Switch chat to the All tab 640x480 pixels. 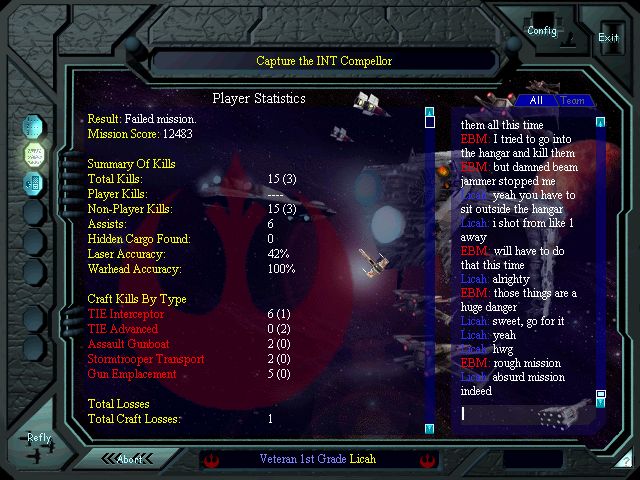tap(536, 100)
